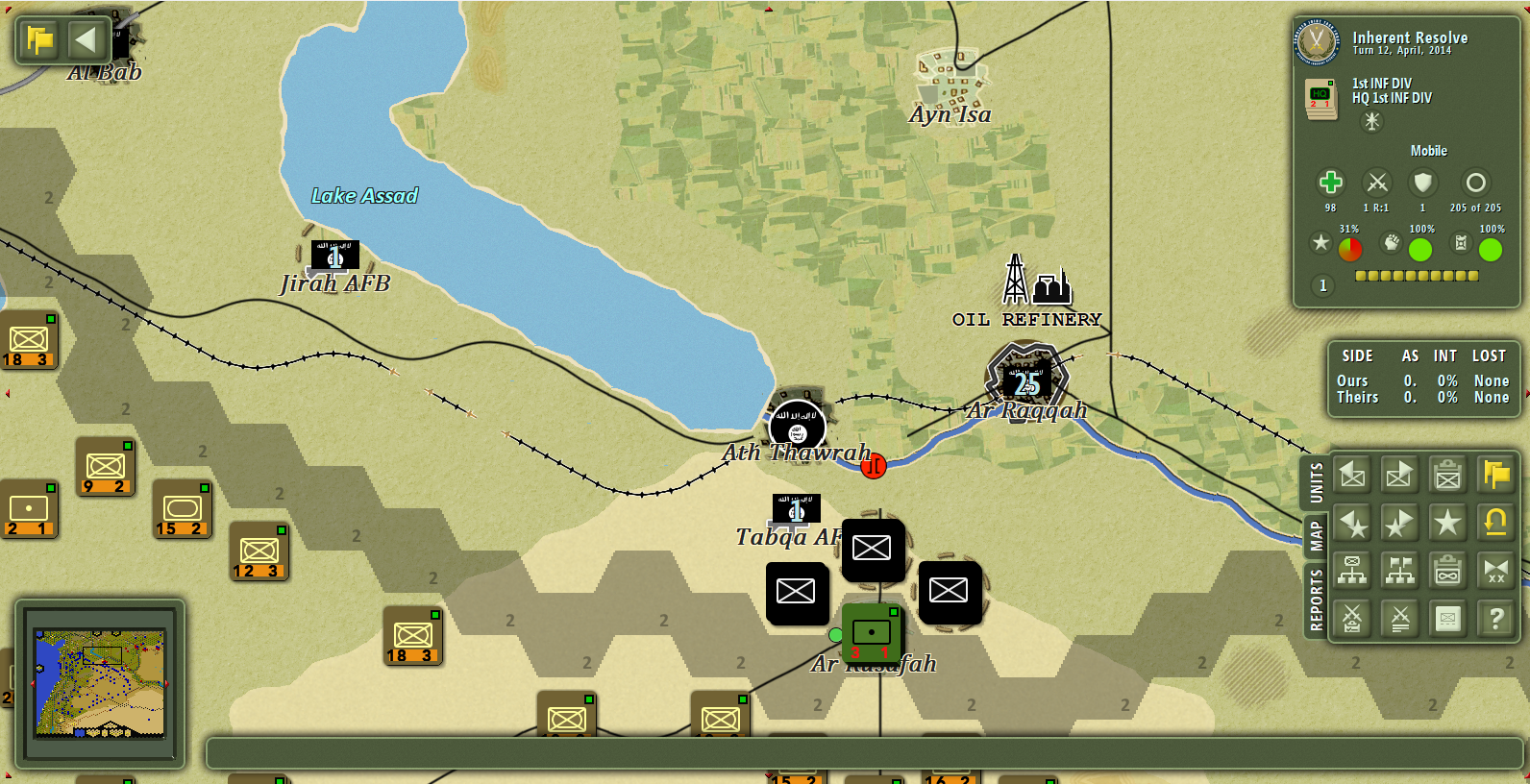Toggle the unit counter display icon
1530x784 pixels.
click(1447, 620)
